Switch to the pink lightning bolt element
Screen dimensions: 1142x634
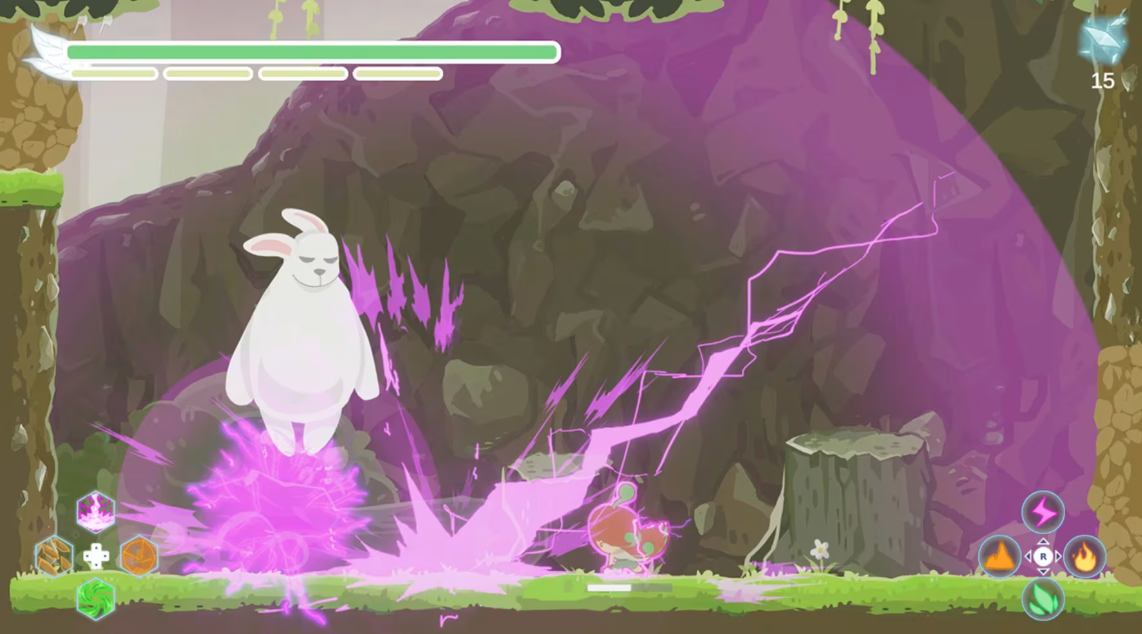point(1043,512)
